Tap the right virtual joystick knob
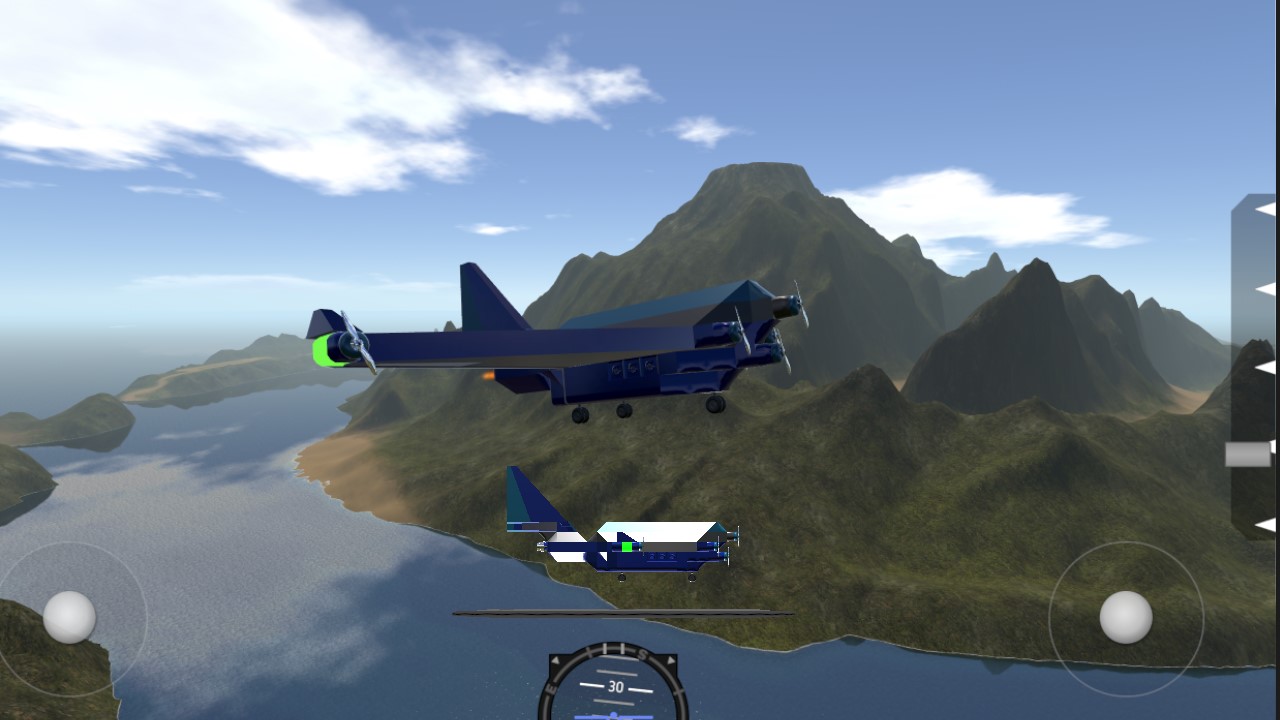This screenshot has height=720, width=1280. coord(1126,617)
